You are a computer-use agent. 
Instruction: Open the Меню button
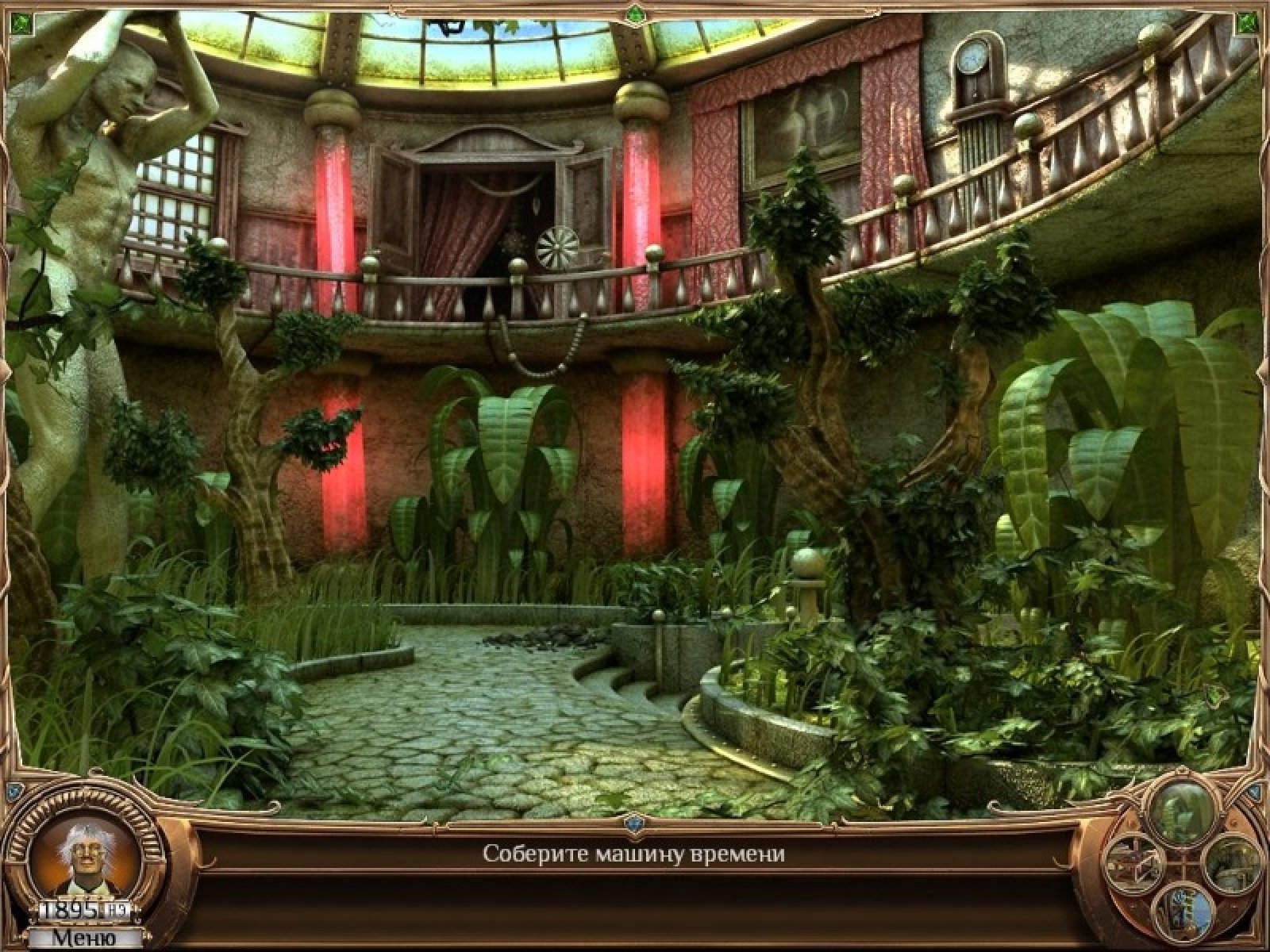click(83, 937)
